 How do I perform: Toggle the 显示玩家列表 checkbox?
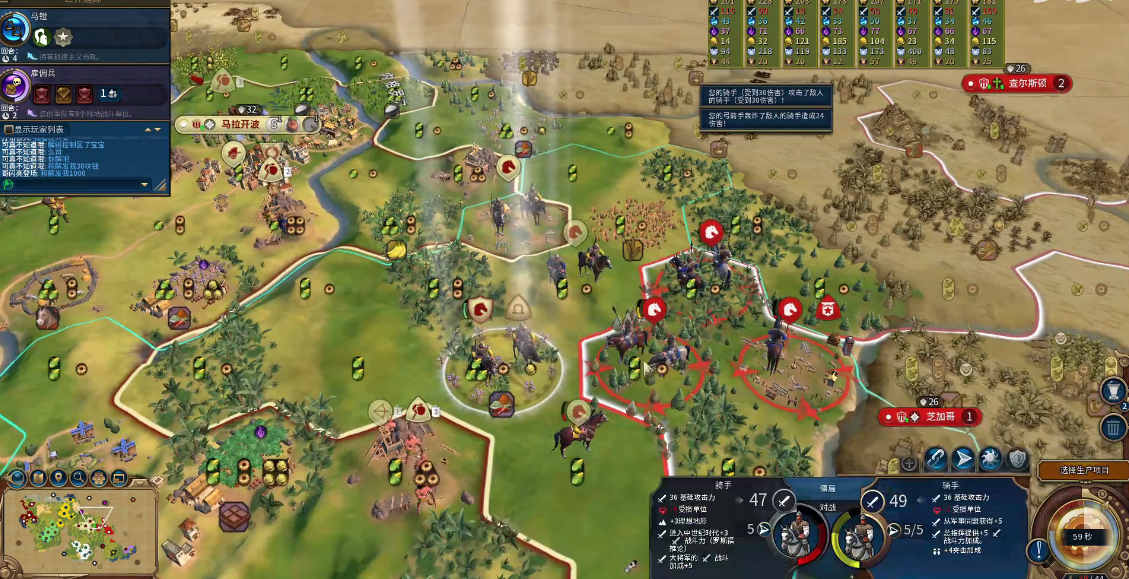8,129
